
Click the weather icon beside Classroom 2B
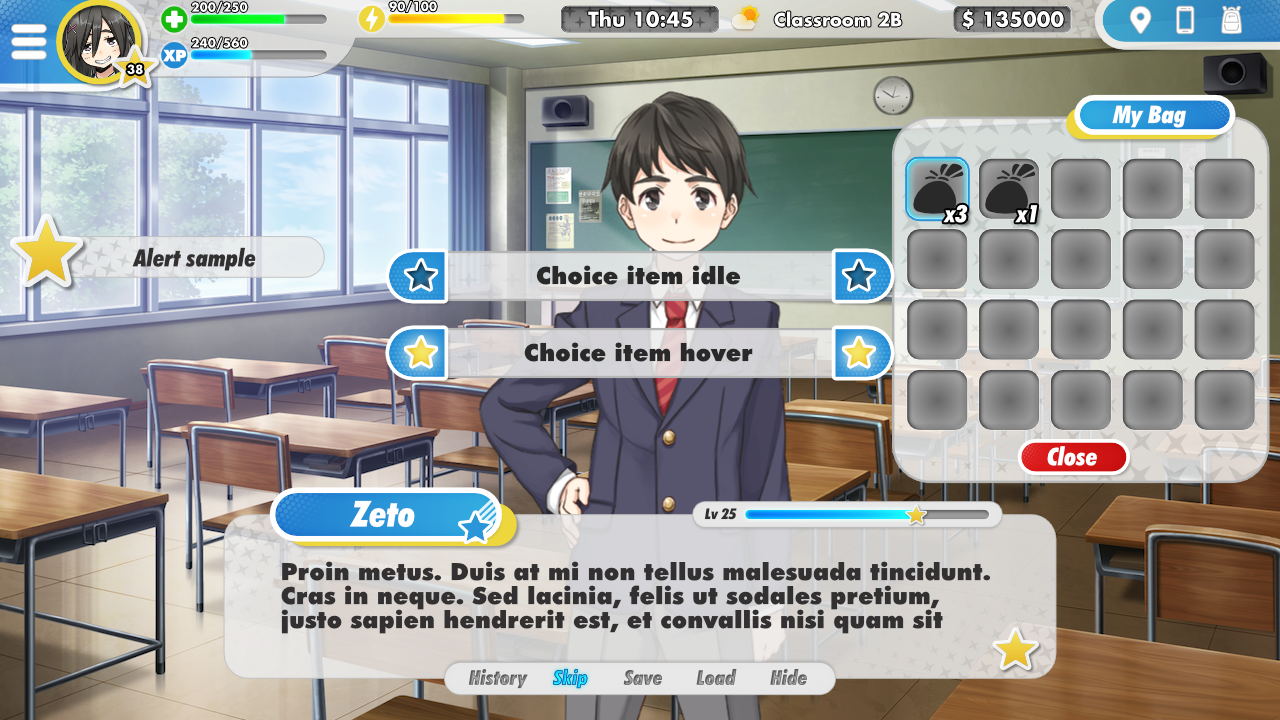pyautogui.click(x=744, y=18)
